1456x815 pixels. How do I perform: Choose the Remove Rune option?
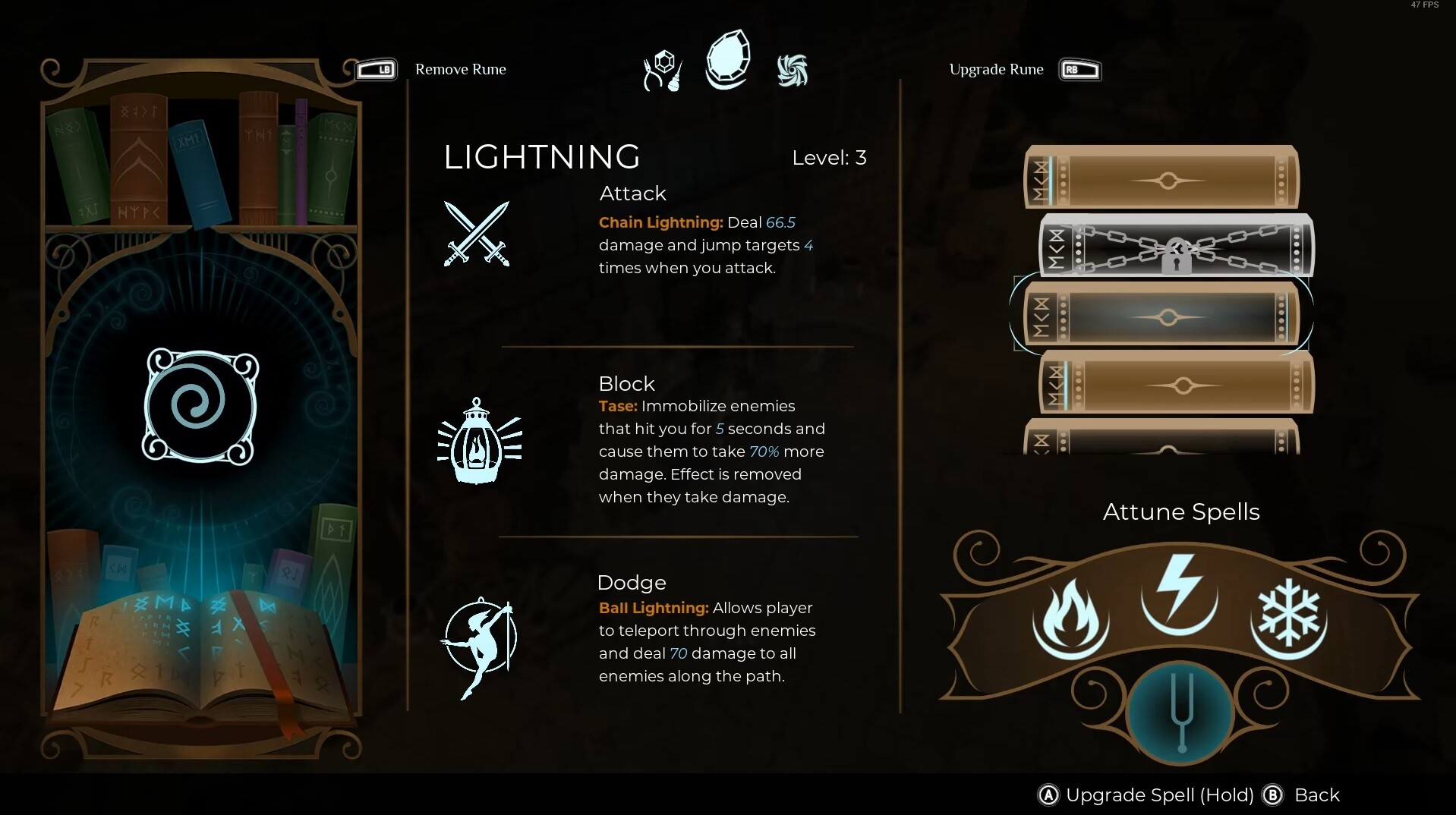460,70
